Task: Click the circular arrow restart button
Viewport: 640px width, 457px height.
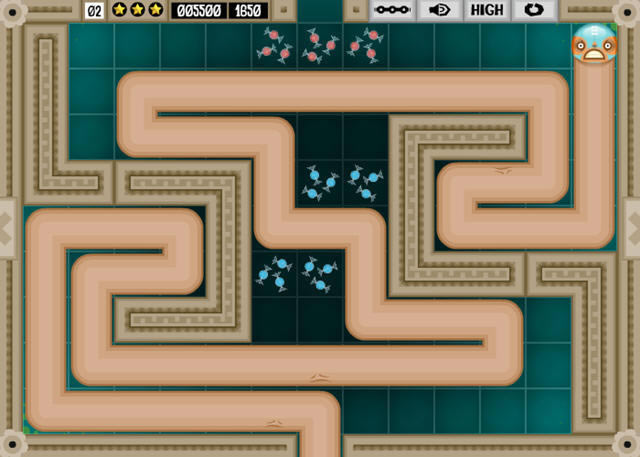Action: [x=534, y=10]
